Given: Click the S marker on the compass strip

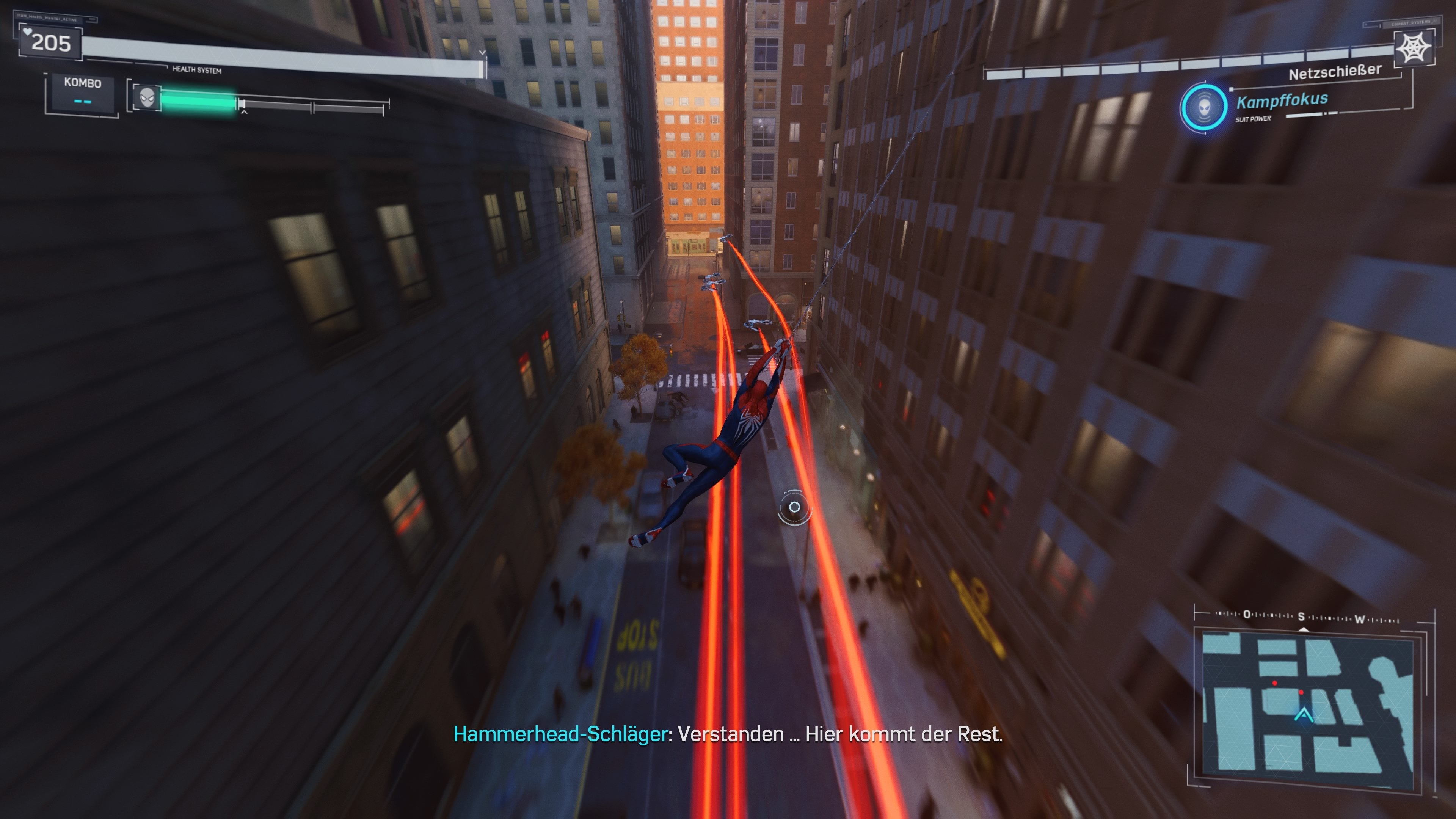Looking at the screenshot, I should pyautogui.click(x=1302, y=617).
